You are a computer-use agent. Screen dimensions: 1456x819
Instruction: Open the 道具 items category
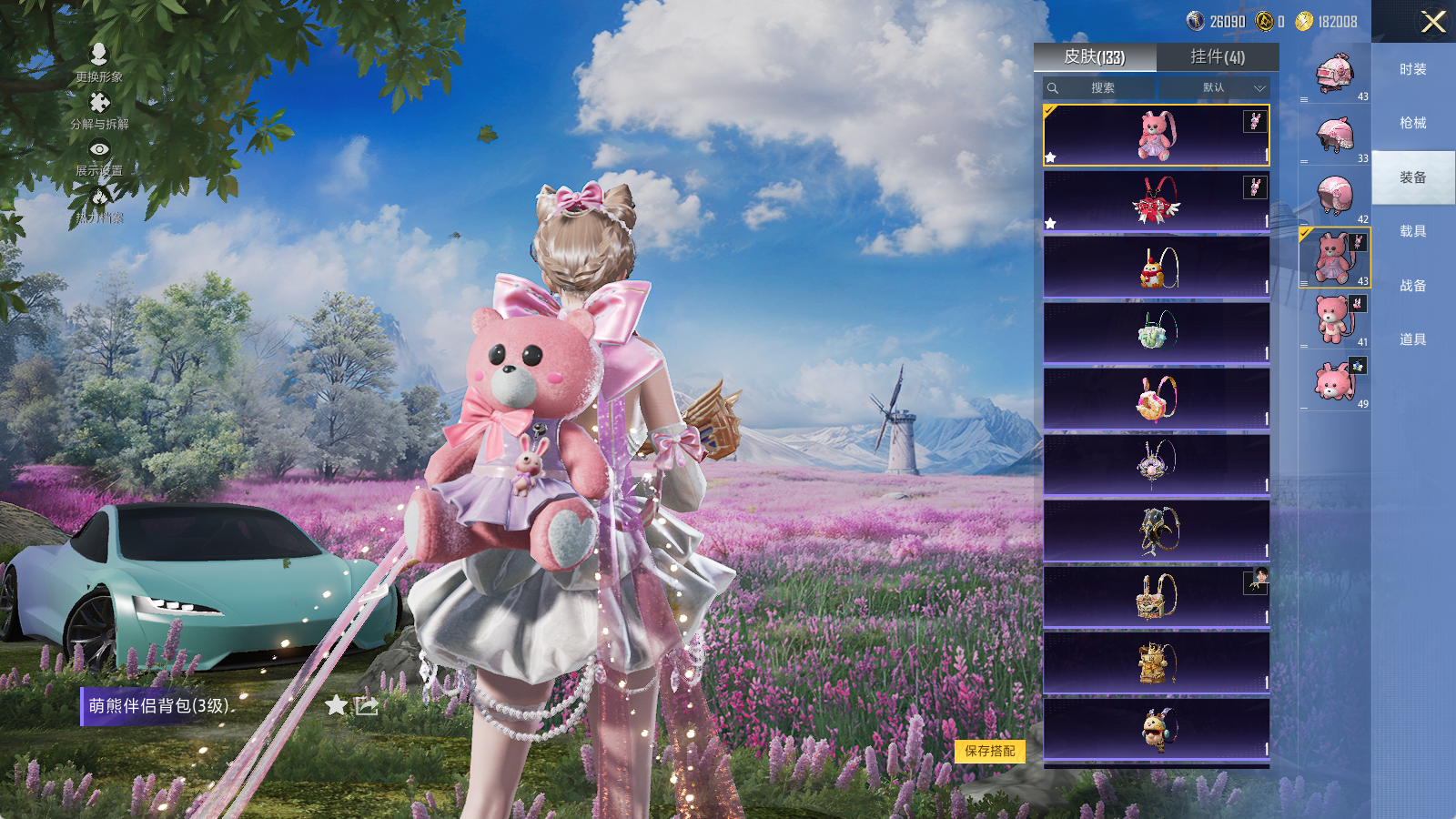(1413, 339)
